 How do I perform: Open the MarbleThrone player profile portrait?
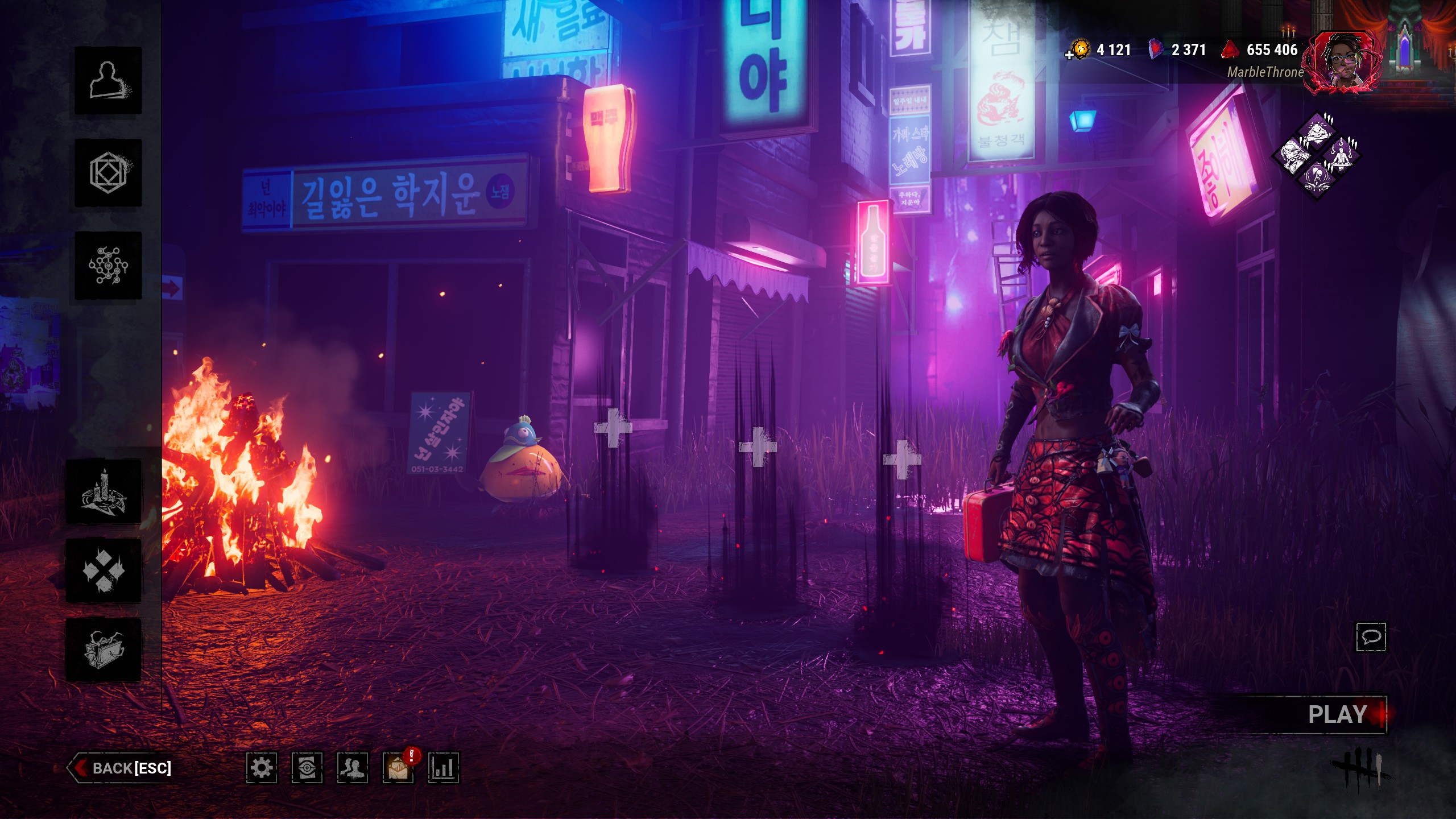coord(1343,63)
